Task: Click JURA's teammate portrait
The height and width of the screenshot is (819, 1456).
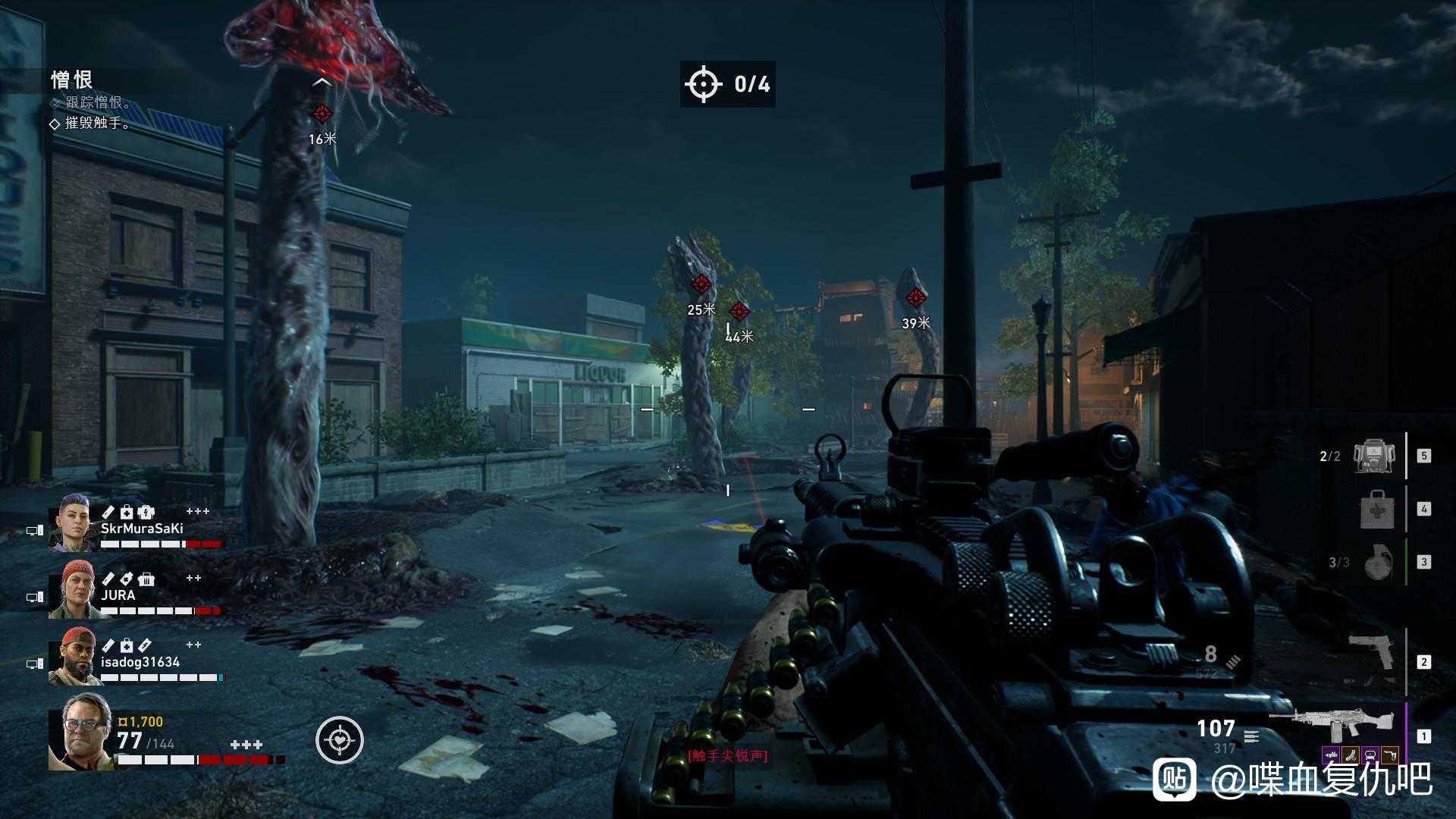Action: click(x=73, y=589)
